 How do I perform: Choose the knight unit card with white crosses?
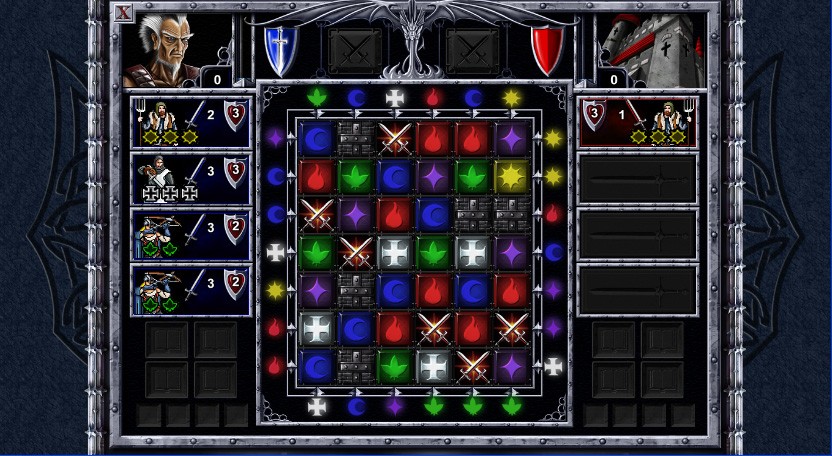click(190, 178)
